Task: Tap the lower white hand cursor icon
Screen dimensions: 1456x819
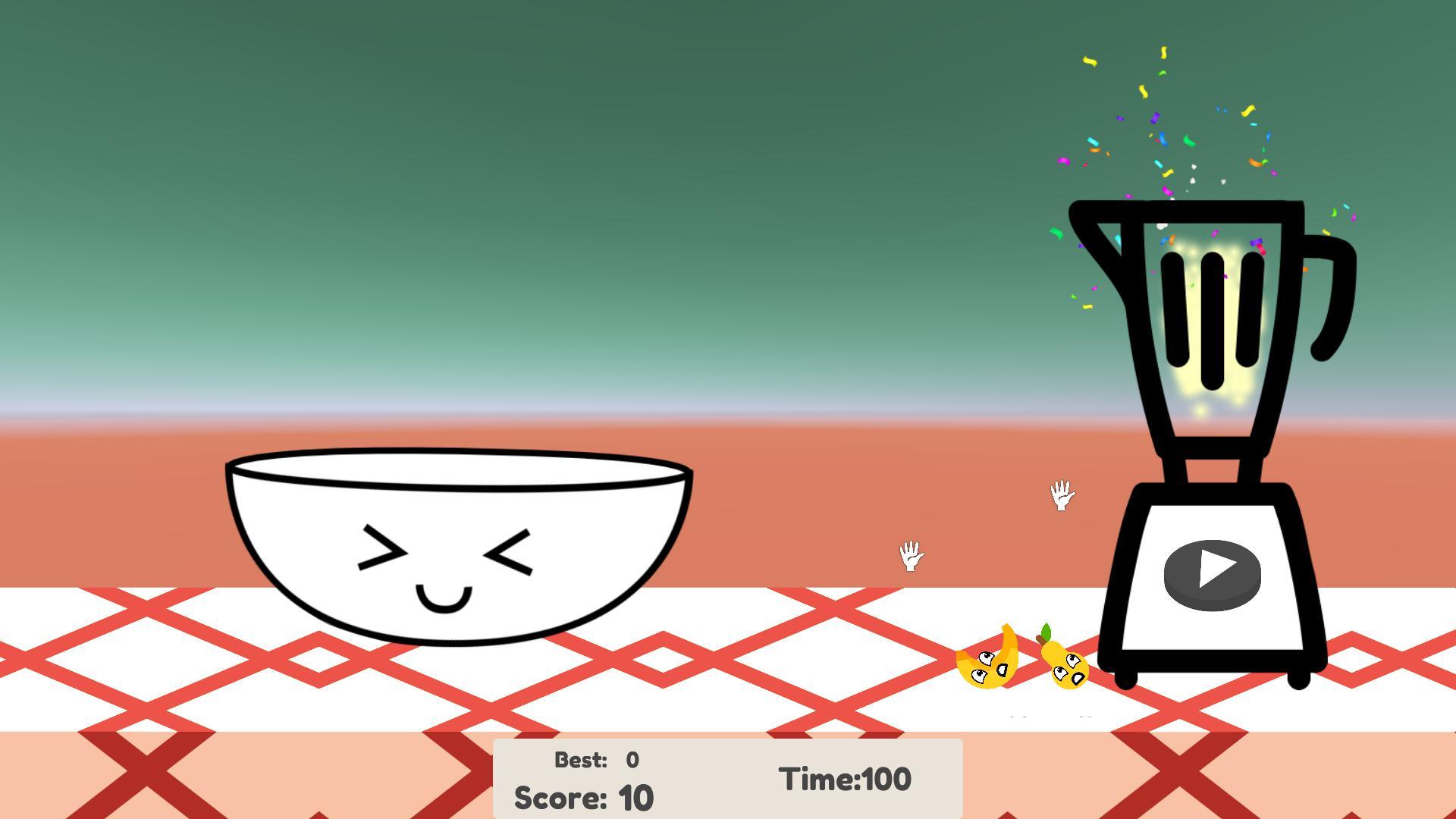Action: point(910,557)
